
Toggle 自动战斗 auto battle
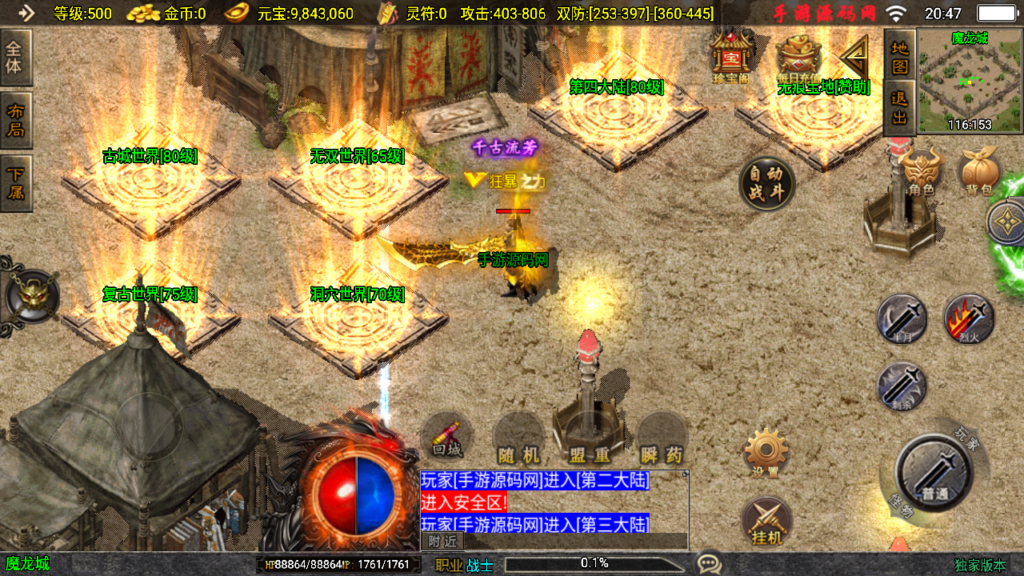tap(767, 184)
